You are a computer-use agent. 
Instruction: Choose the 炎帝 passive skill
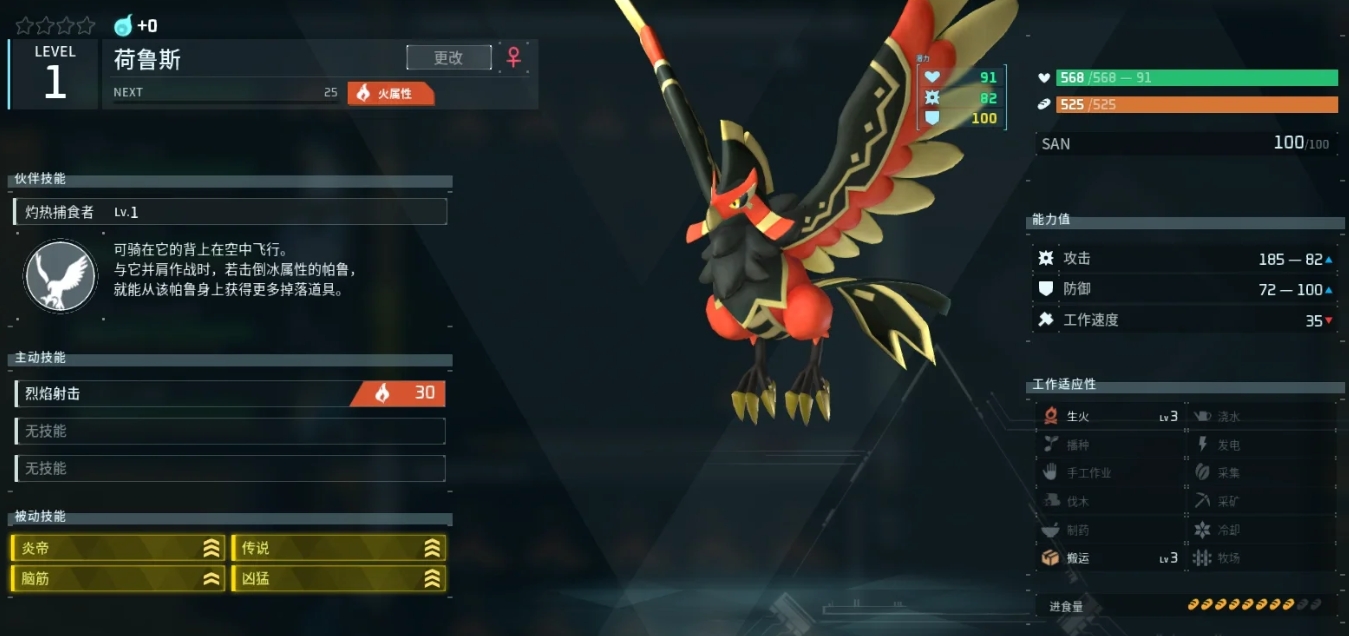click(117, 548)
